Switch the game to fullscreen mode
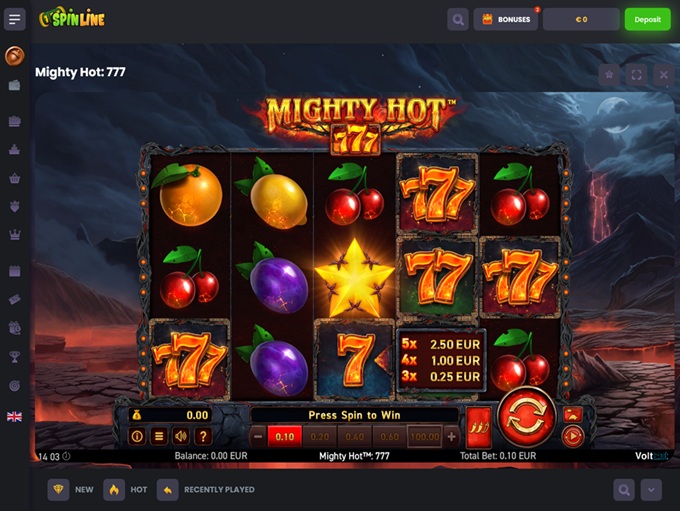 click(636, 74)
